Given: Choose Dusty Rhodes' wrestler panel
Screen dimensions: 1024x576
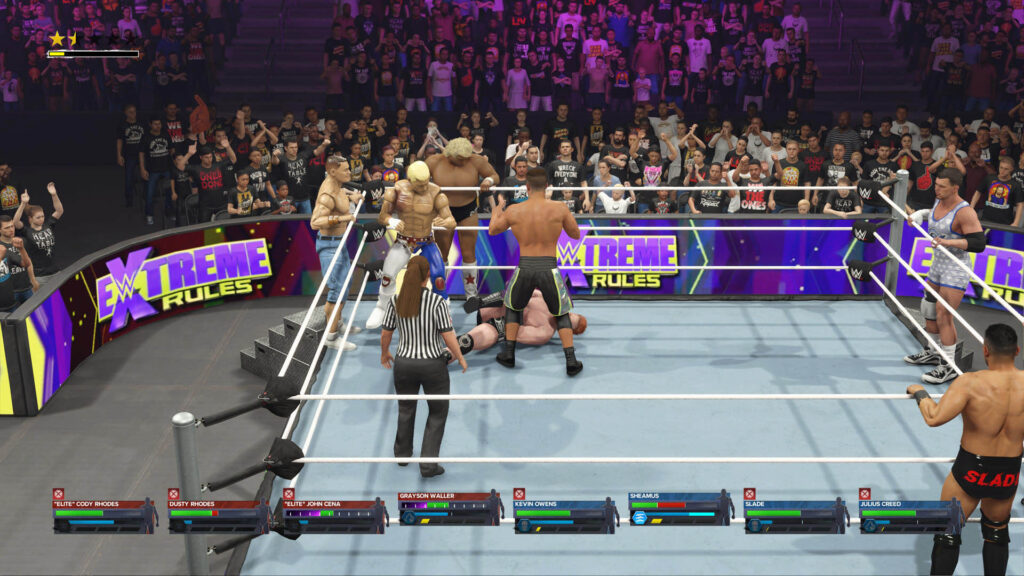Looking at the screenshot, I should pos(219,511).
